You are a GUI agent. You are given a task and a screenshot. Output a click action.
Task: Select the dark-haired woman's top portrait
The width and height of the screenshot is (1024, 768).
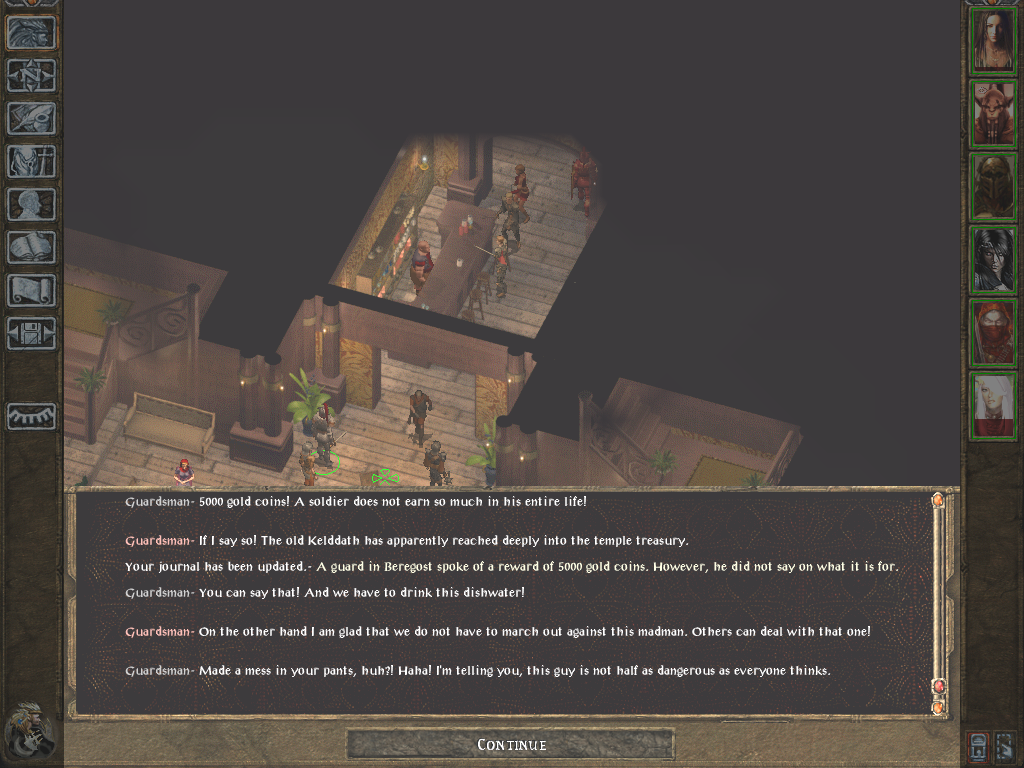coord(993,40)
